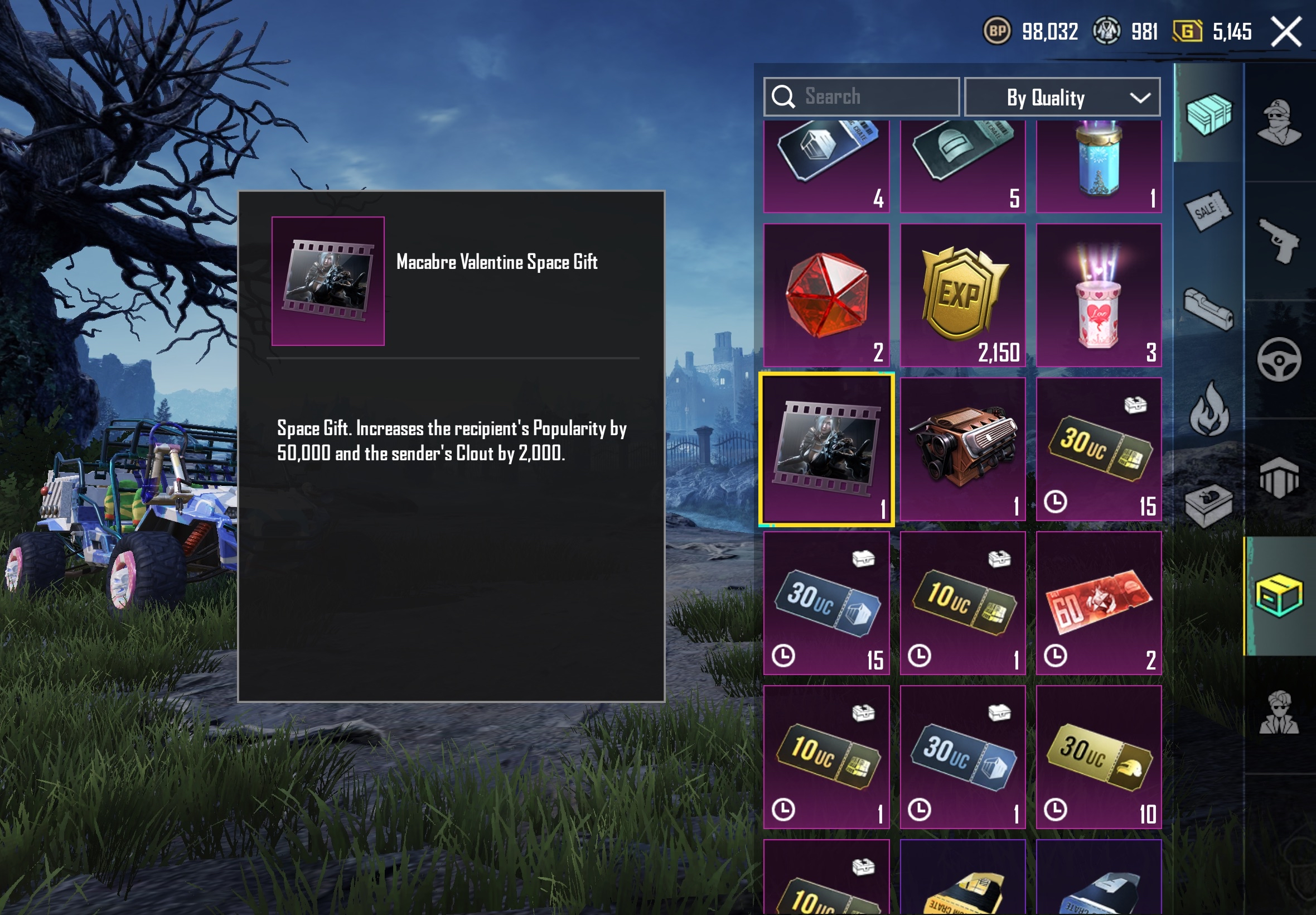
Task: Choose the pink Love popcorn gift item
Action: pos(1099,295)
